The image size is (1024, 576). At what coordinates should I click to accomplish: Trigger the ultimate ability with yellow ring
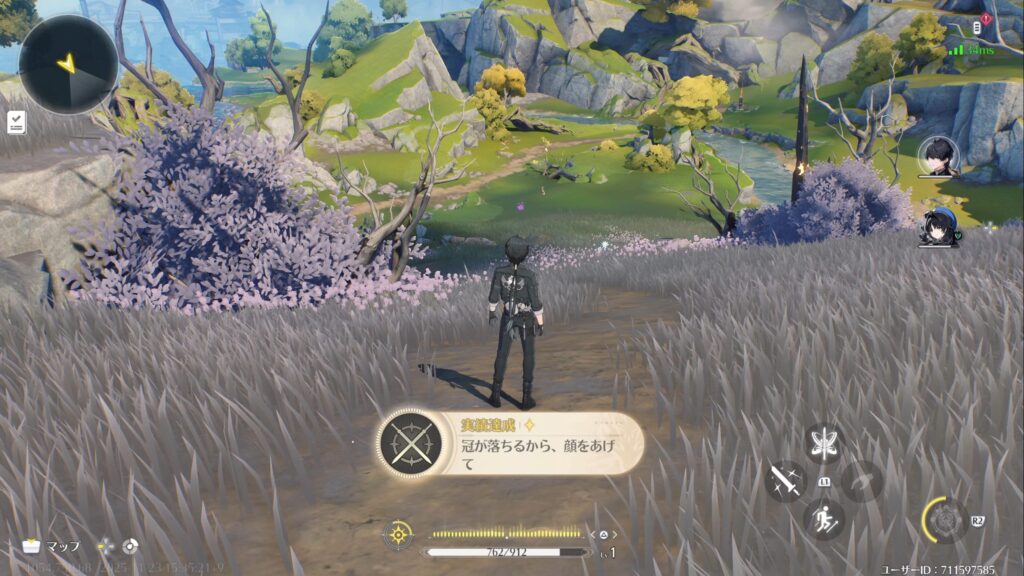(x=944, y=519)
